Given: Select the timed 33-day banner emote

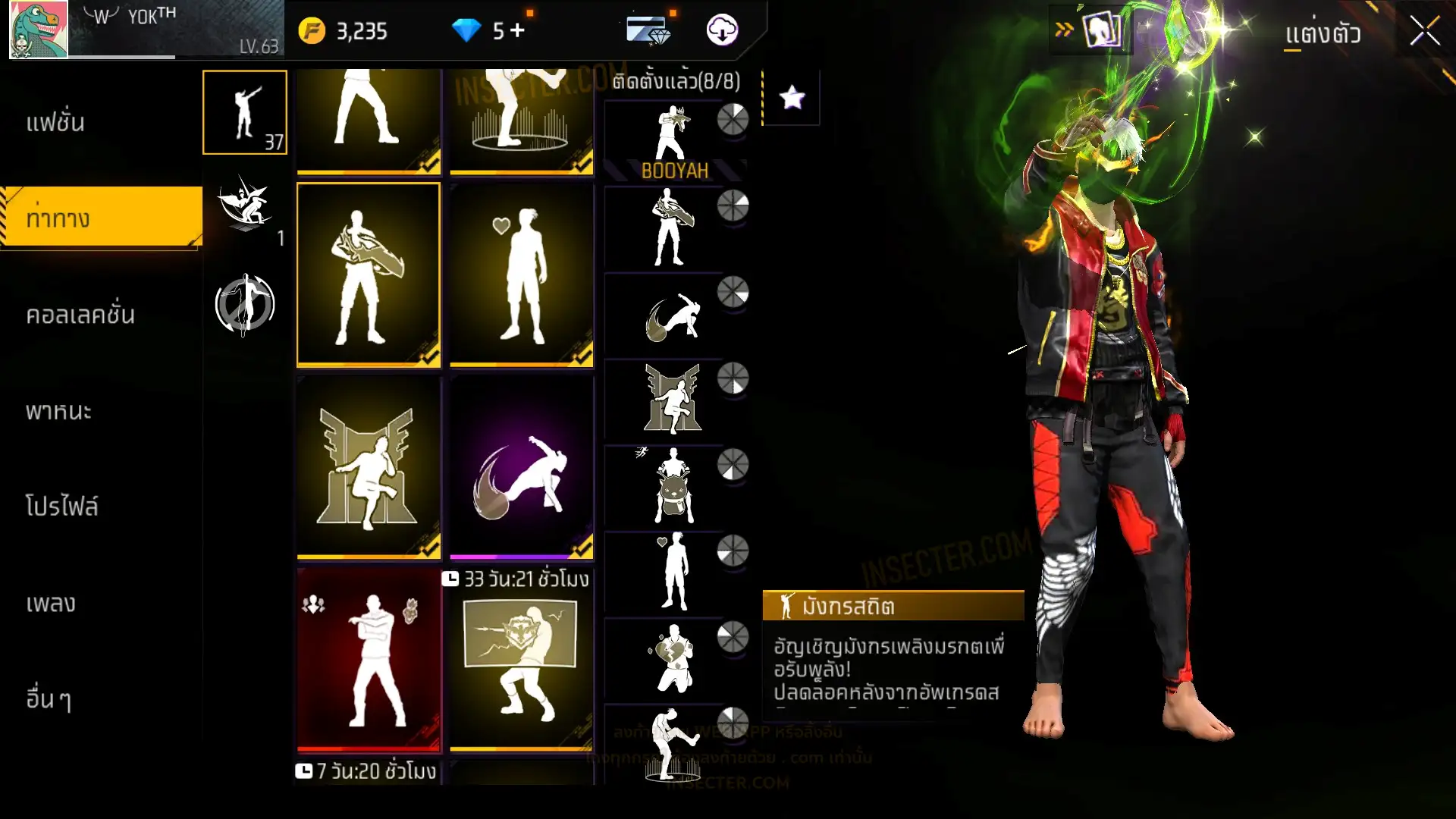Looking at the screenshot, I should pos(521,660).
